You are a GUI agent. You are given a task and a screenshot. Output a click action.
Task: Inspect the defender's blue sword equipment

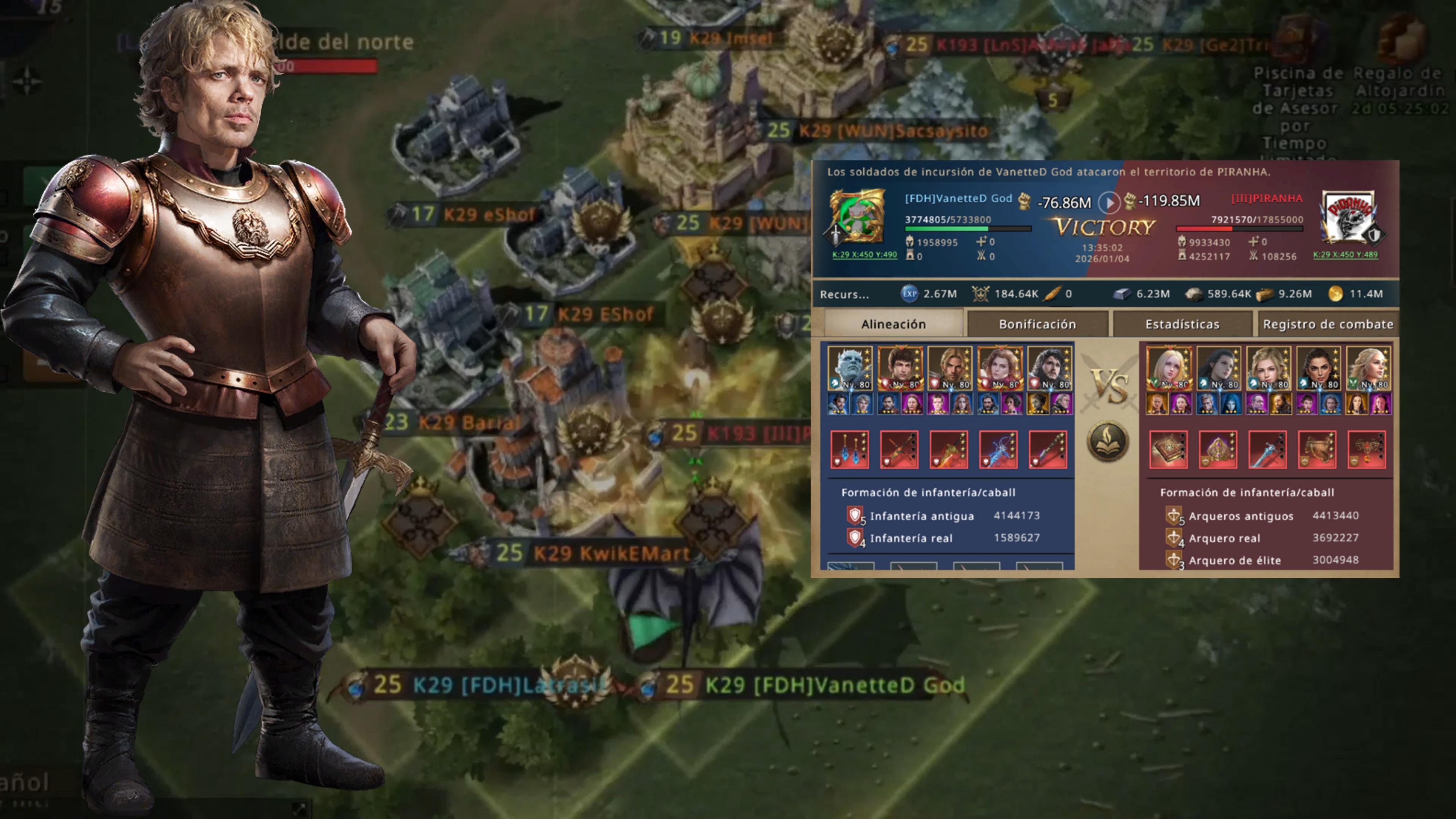tap(1267, 449)
